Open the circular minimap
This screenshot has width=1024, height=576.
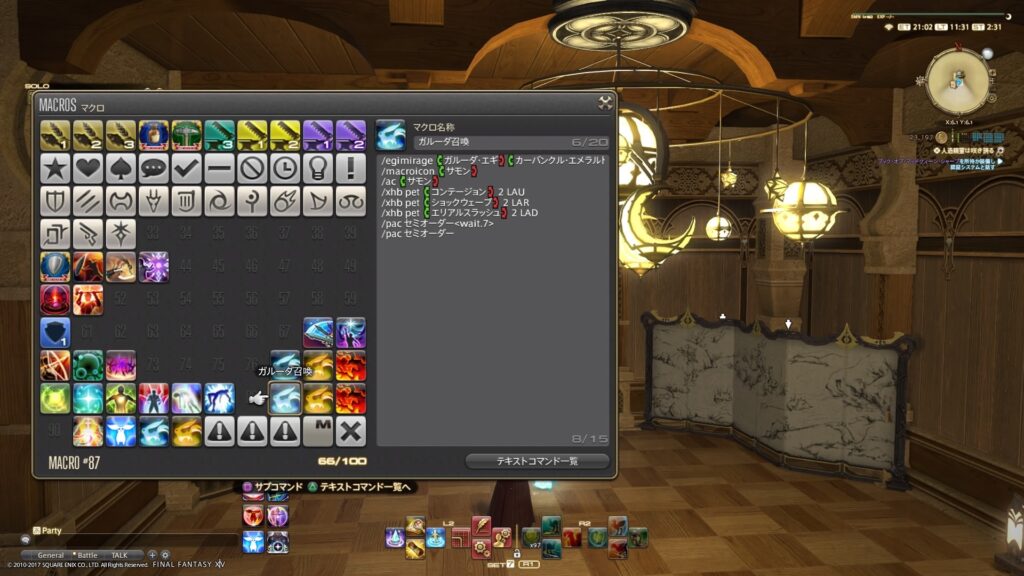(958, 82)
